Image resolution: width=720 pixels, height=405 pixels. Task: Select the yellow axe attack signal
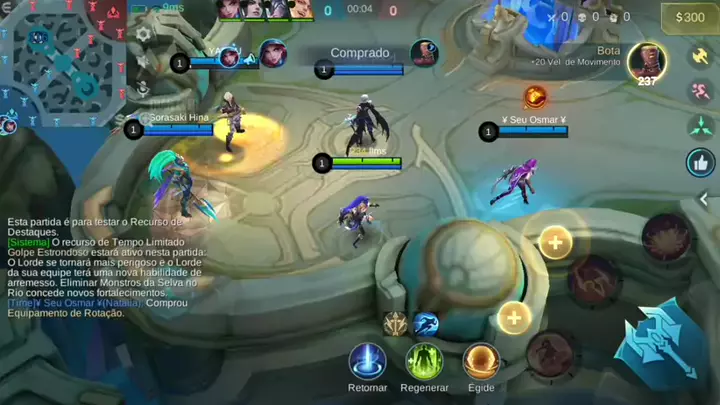(700, 54)
